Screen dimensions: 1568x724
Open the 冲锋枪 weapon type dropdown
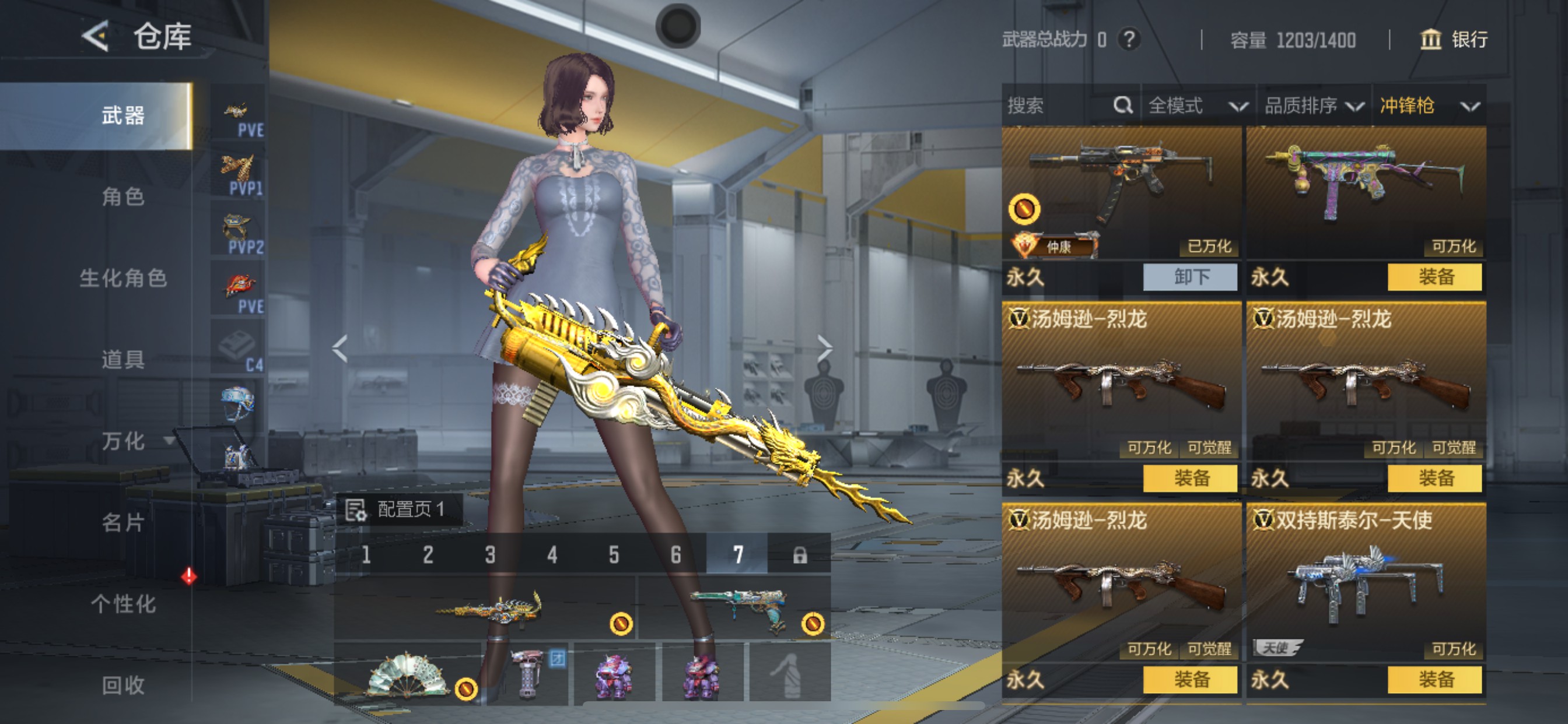[x=1429, y=106]
